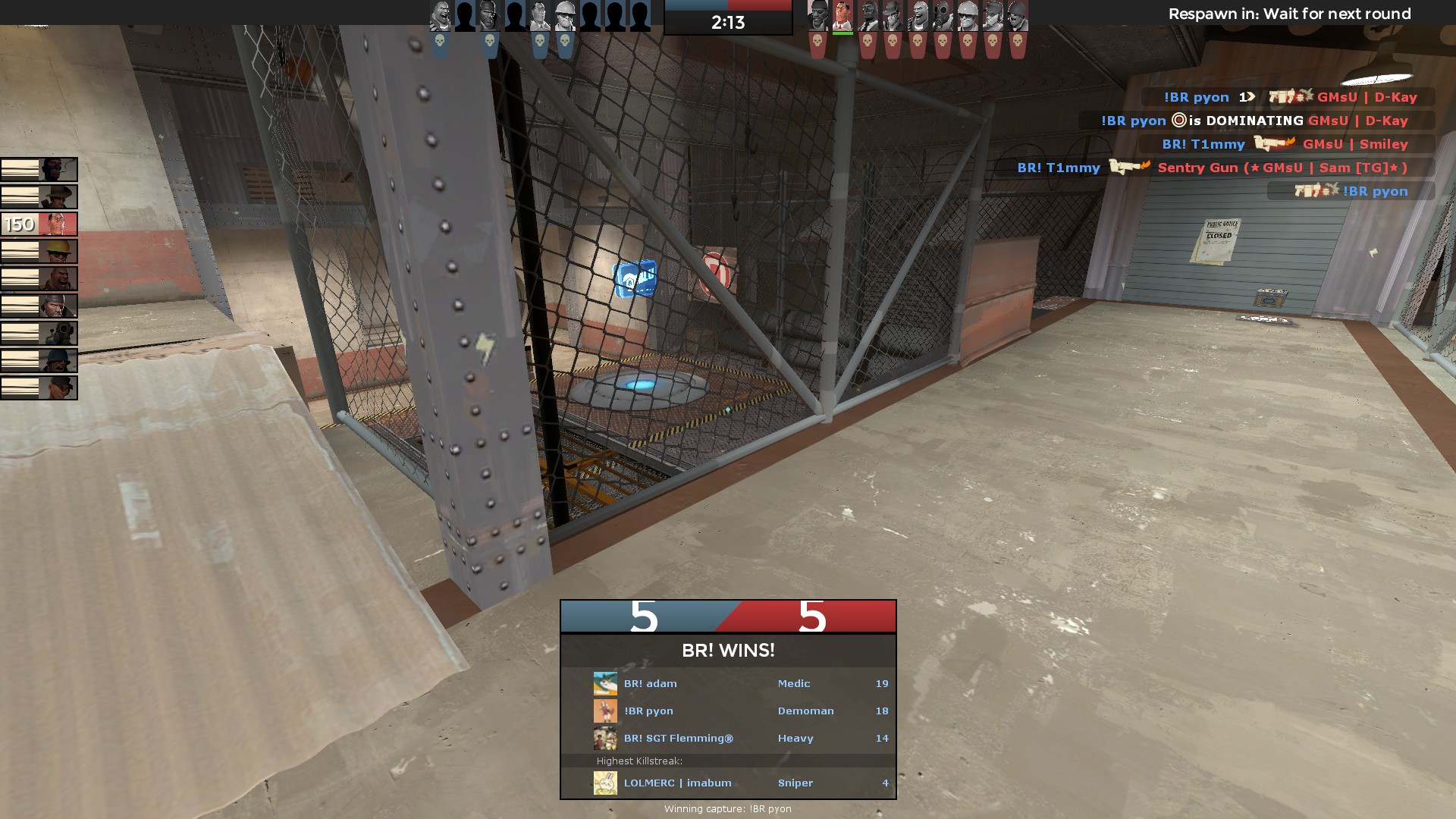Screen dimensions: 1456x819
Task: Click the living red Medic portrait at top
Action: tap(843, 16)
